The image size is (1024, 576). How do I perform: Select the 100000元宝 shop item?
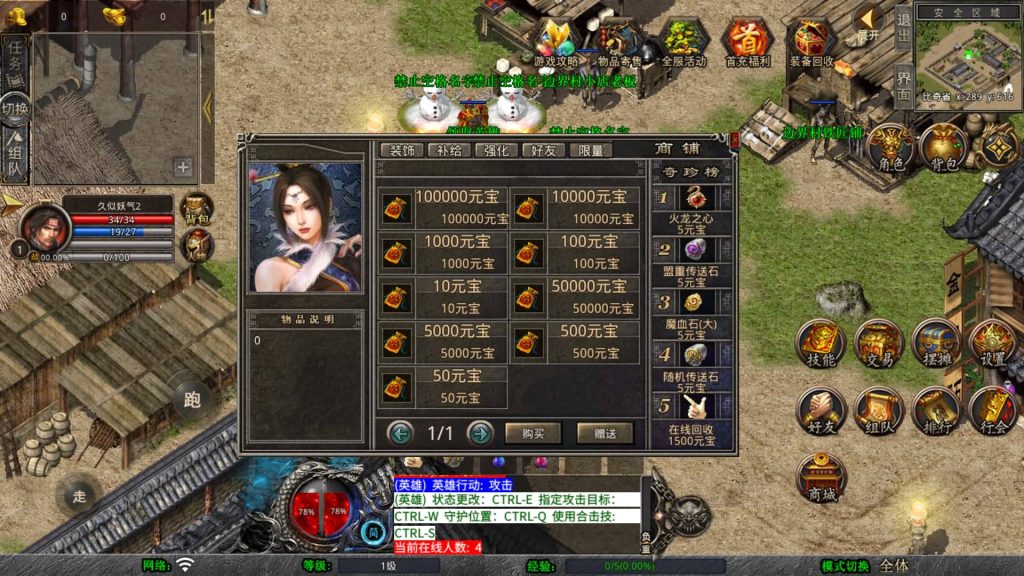[x=443, y=207]
